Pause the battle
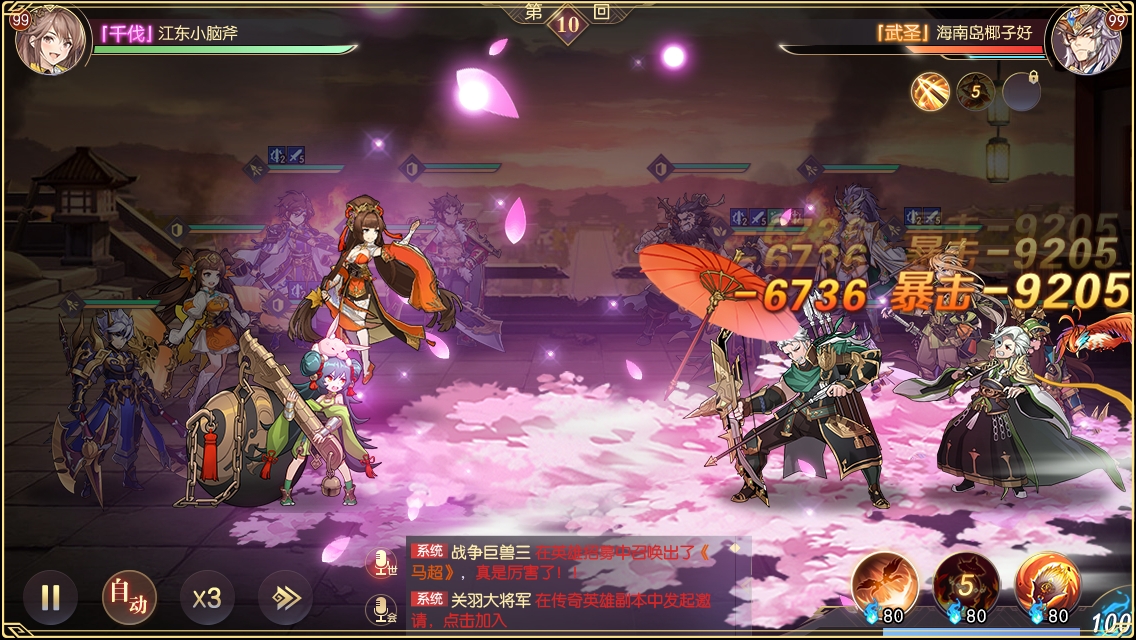The image size is (1136, 640). tap(50, 598)
